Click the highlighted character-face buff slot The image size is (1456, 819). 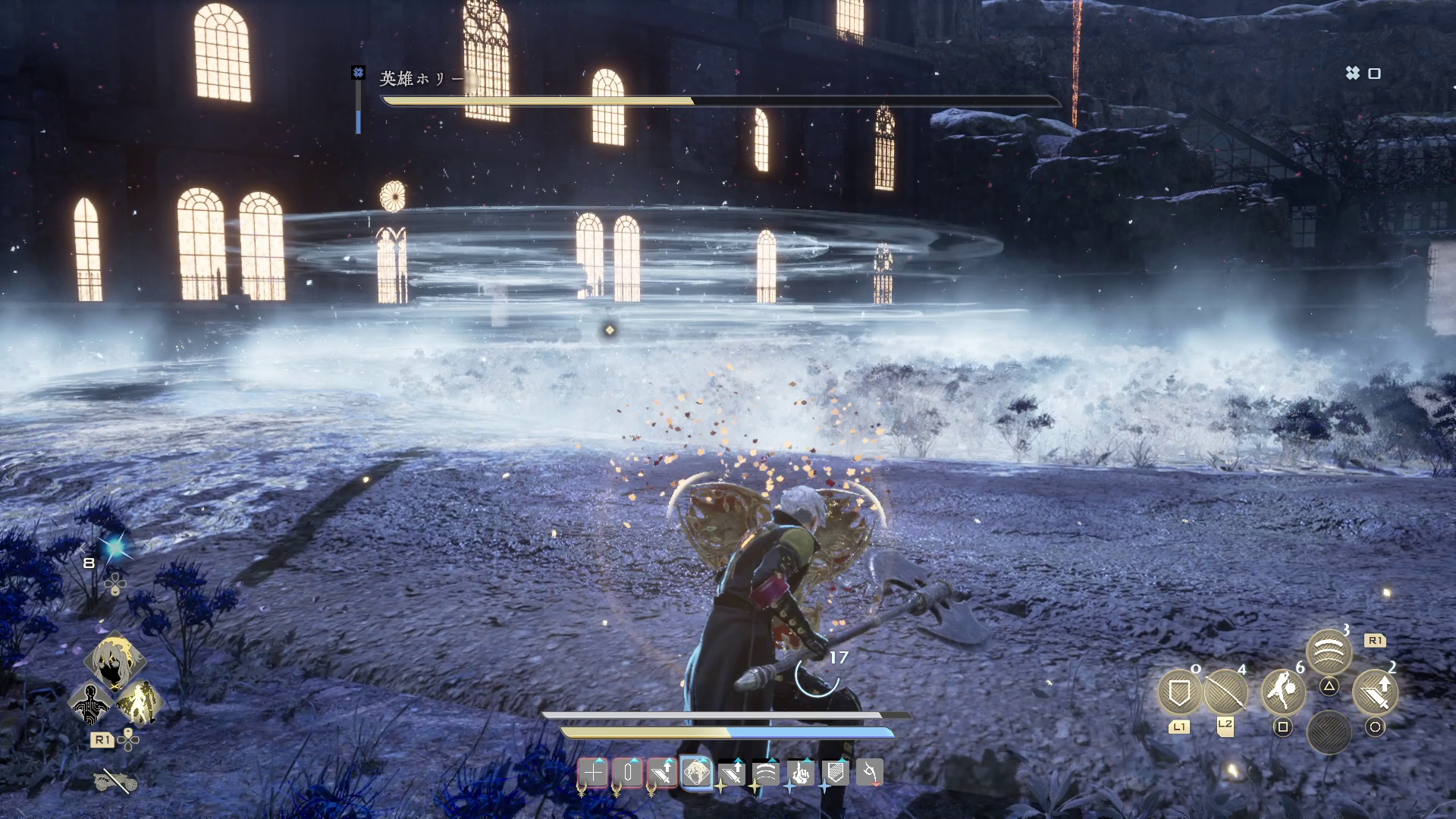point(697,773)
